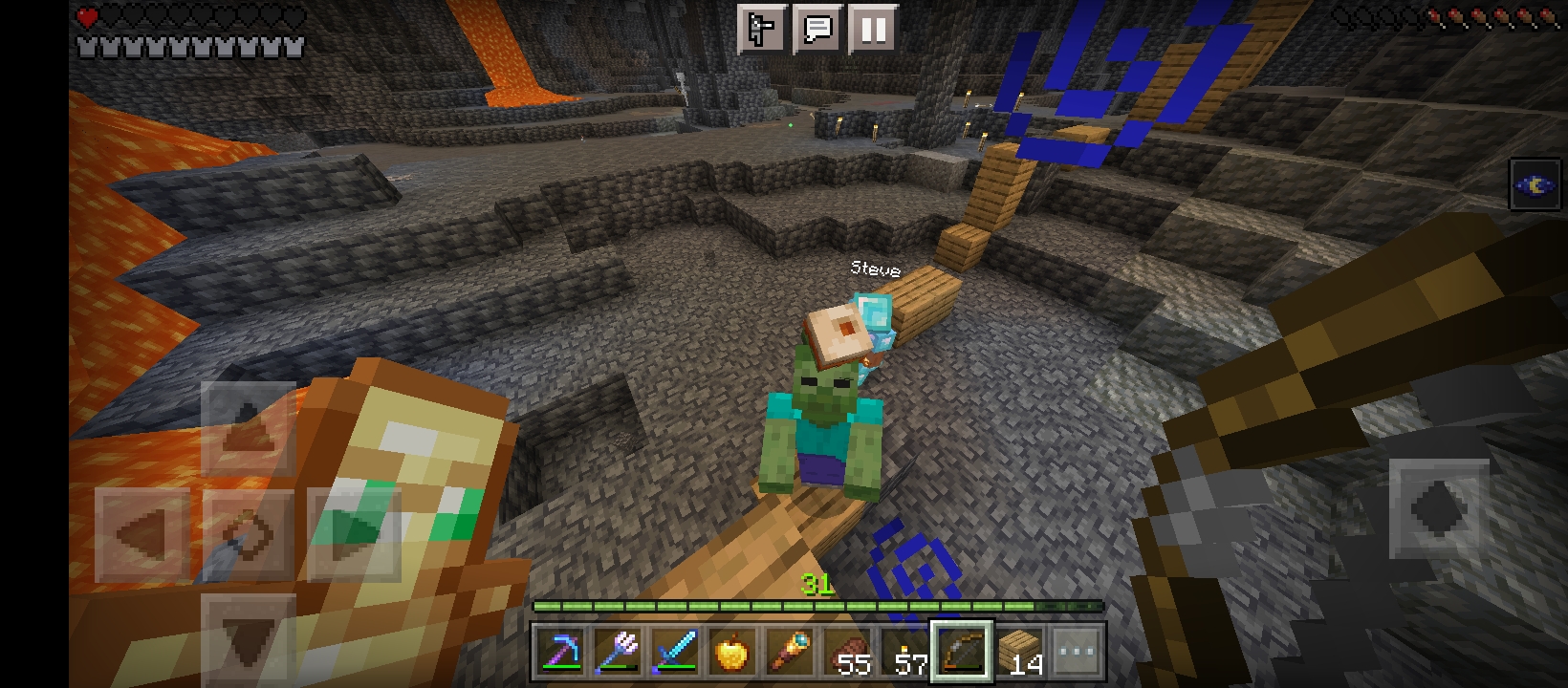Select the golden apple slot
This screenshot has height=688, width=1568.
click(x=732, y=654)
